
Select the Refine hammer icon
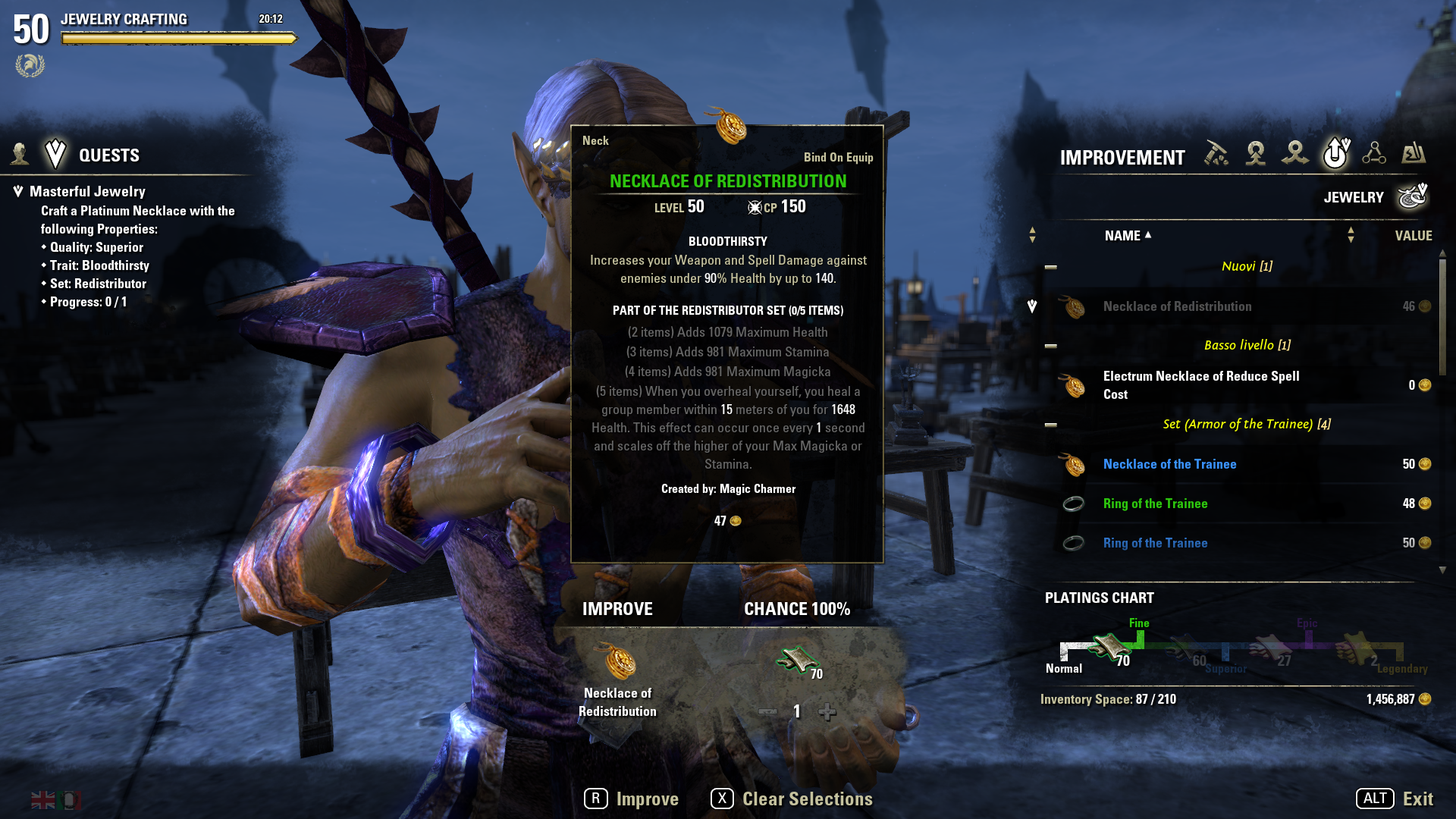pos(1216,154)
